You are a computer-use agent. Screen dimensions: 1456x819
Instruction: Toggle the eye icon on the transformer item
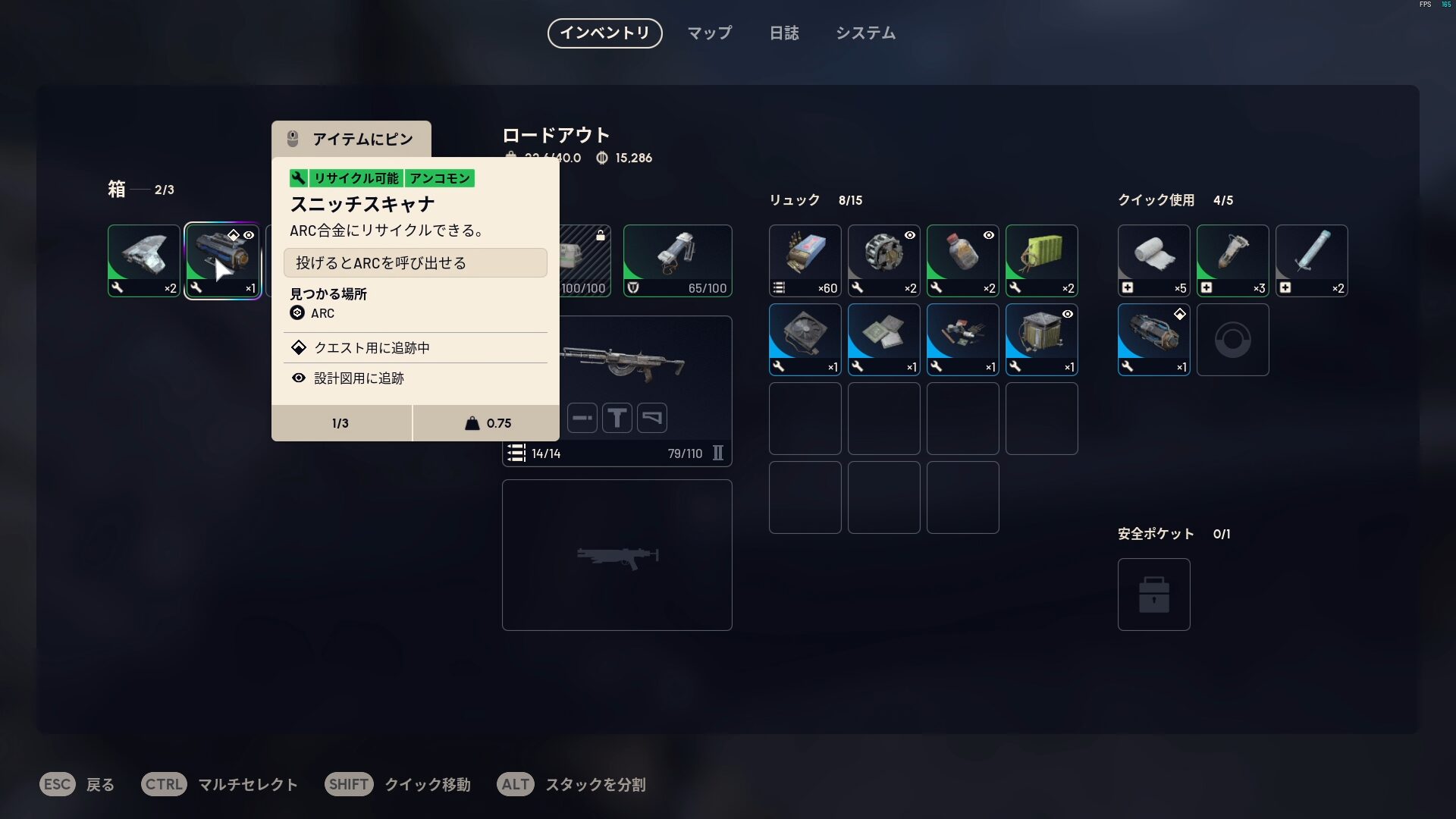coord(1068,314)
